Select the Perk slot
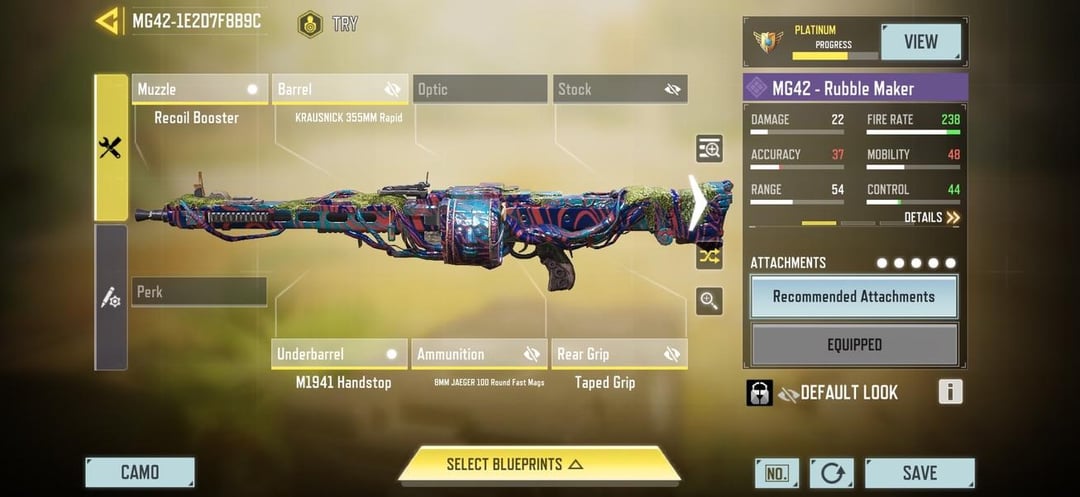The image size is (1080, 497). (x=199, y=292)
